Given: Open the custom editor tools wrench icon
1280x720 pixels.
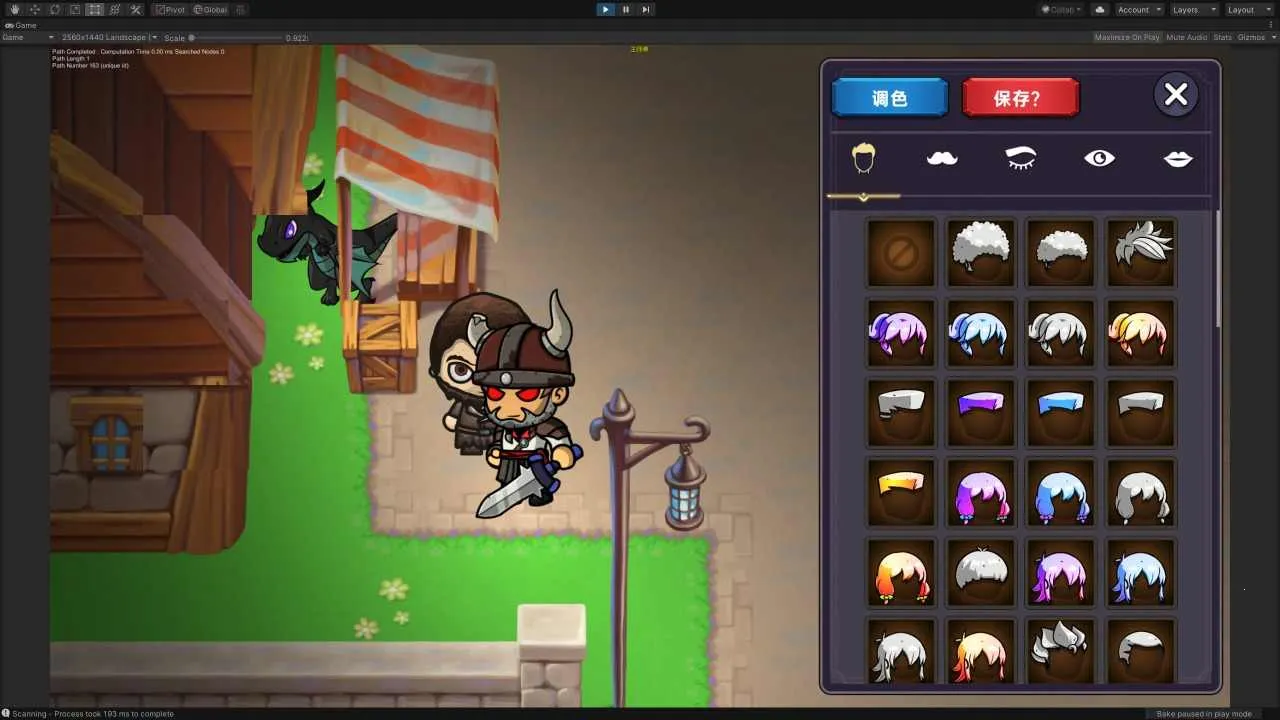Looking at the screenshot, I should tap(136, 9).
